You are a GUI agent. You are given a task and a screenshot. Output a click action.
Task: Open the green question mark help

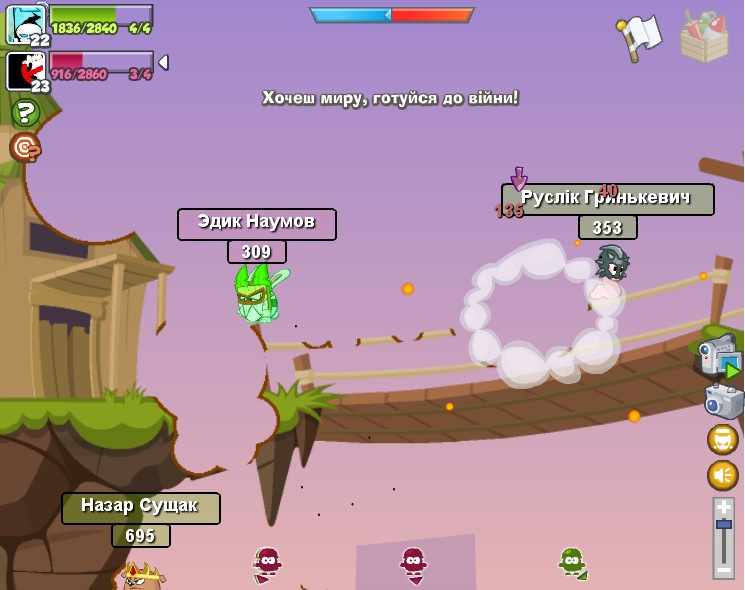pos(25,112)
